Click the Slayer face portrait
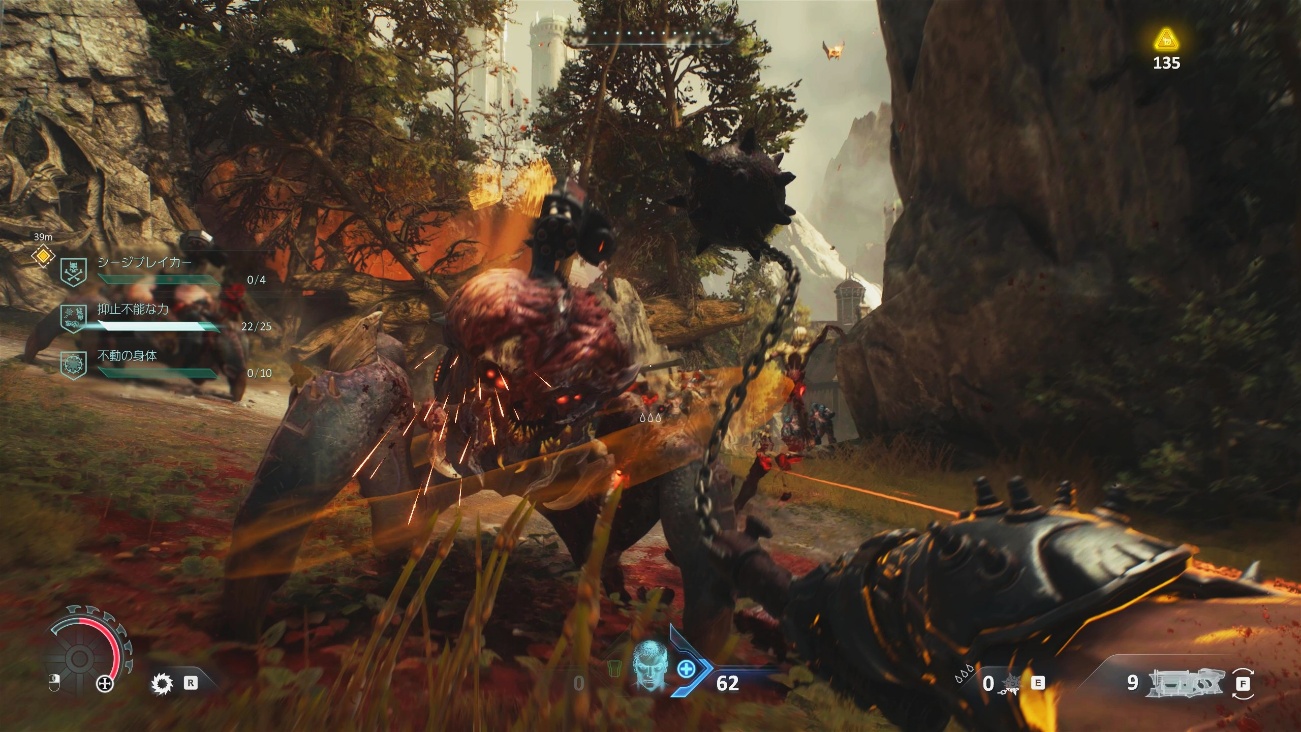 click(x=648, y=664)
